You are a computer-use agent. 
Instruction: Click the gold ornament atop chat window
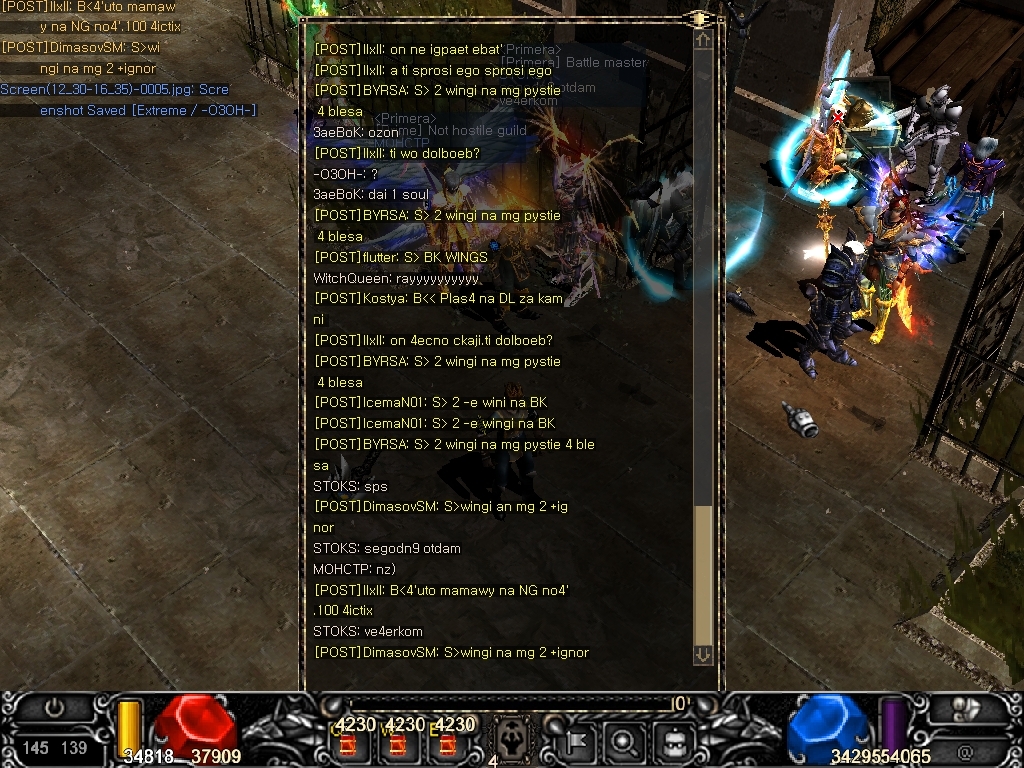click(x=698, y=18)
